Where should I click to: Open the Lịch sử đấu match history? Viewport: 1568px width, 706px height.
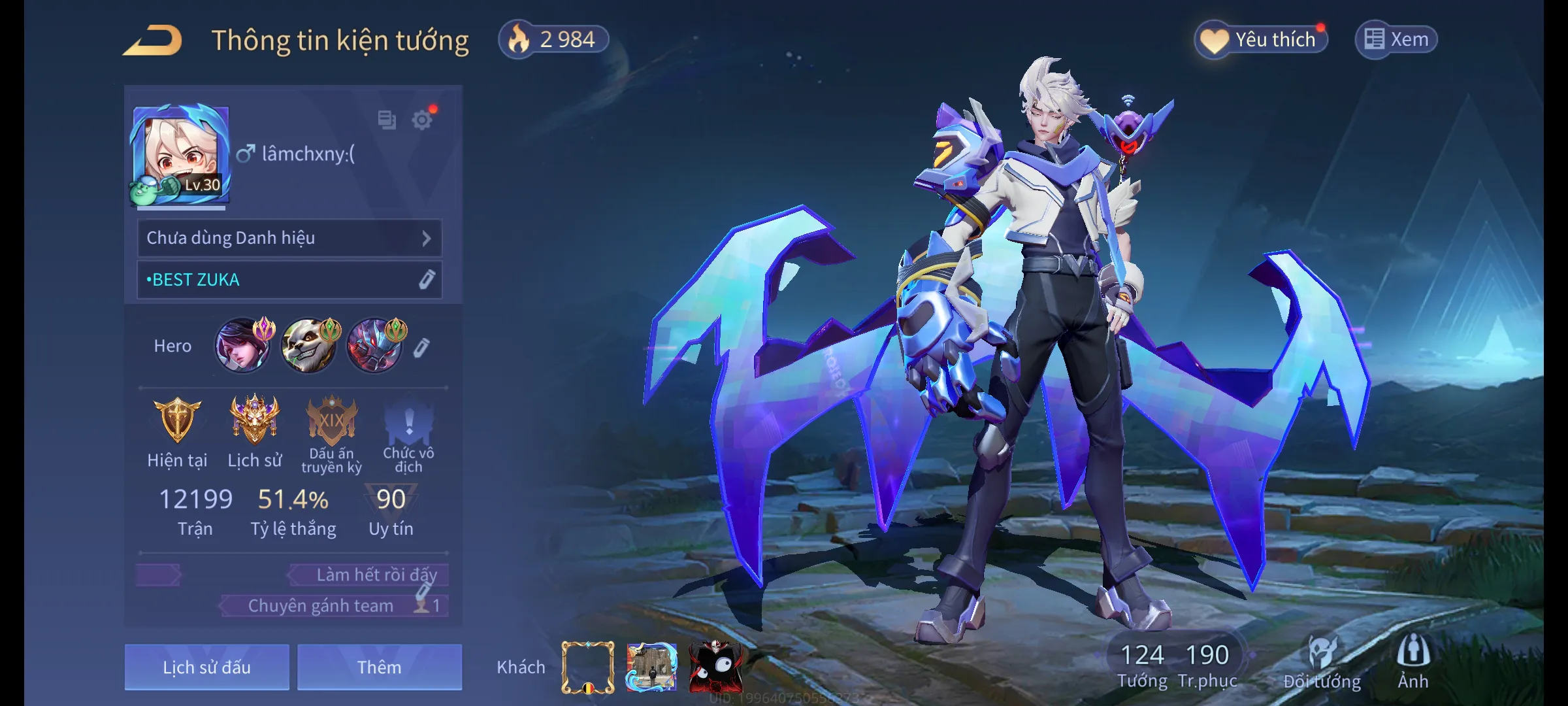tap(206, 667)
